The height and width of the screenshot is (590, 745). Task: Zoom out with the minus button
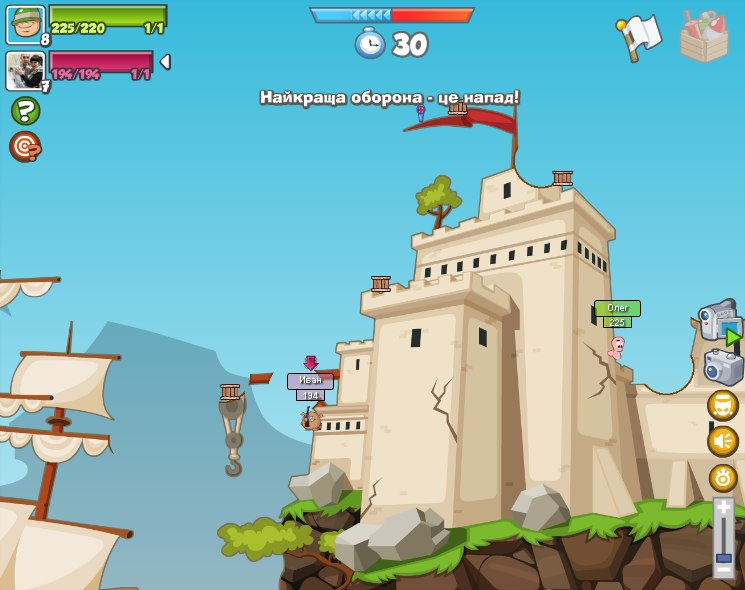(723, 571)
